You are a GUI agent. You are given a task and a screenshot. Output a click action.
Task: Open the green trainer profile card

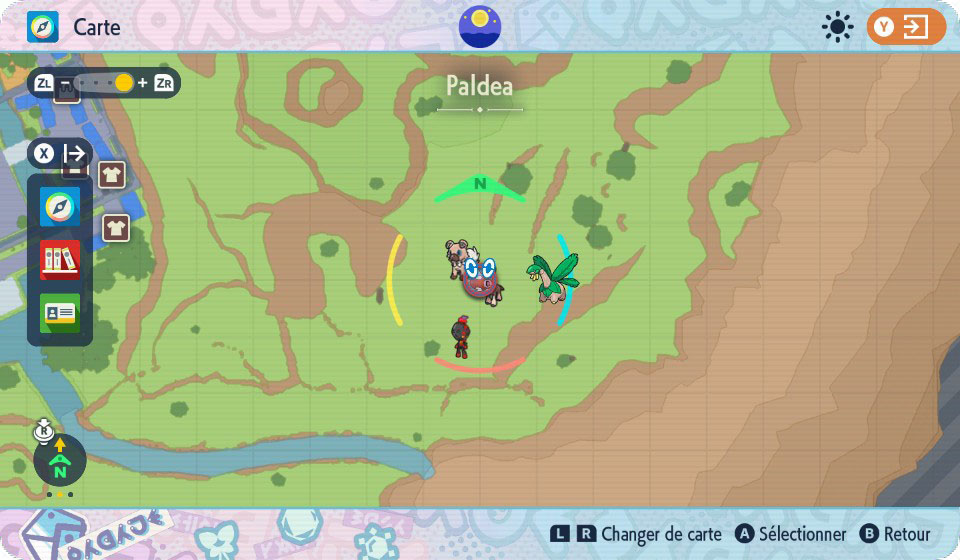tap(60, 313)
